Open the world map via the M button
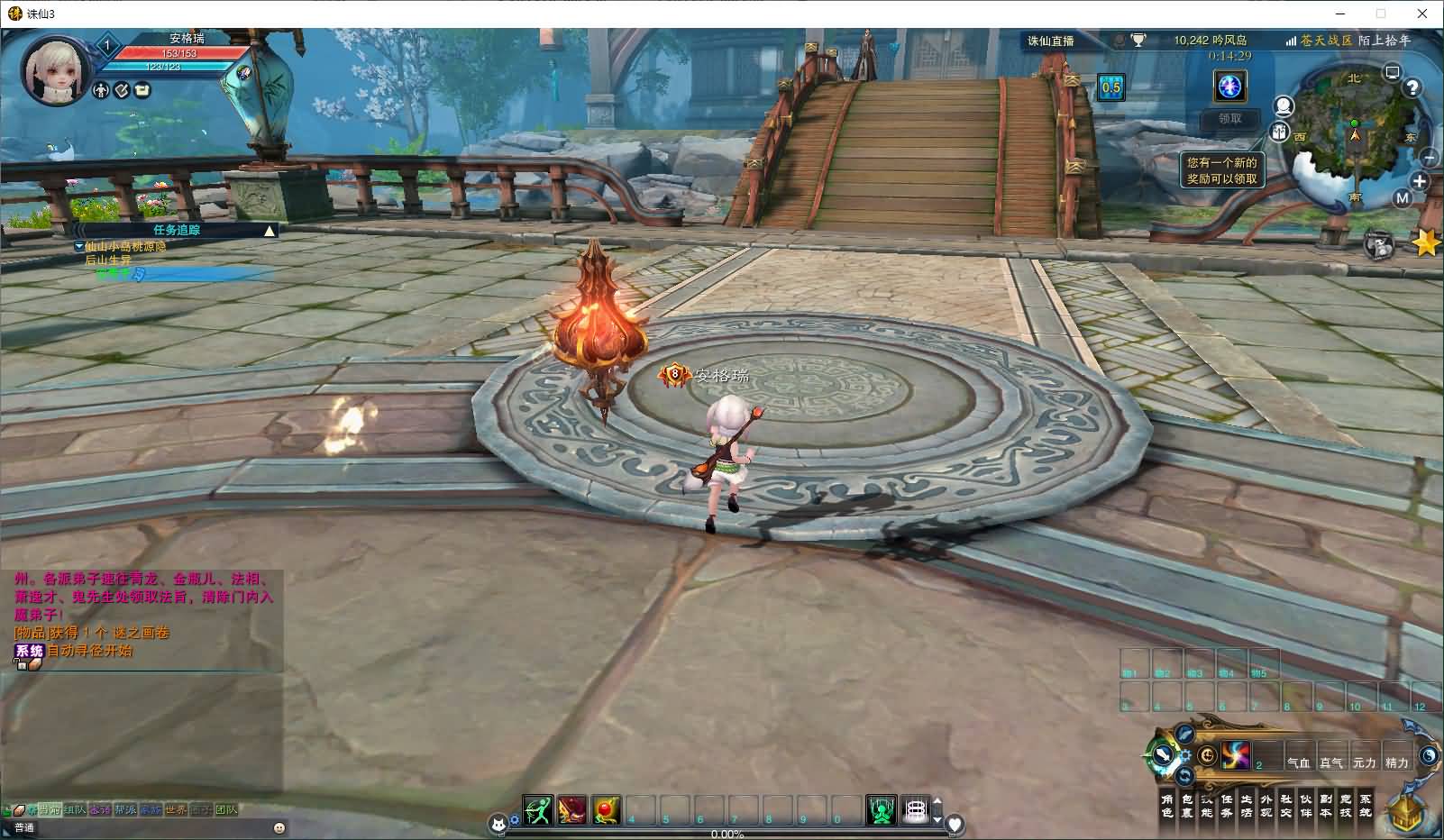Viewport: 1444px width, 840px height. click(1402, 198)
